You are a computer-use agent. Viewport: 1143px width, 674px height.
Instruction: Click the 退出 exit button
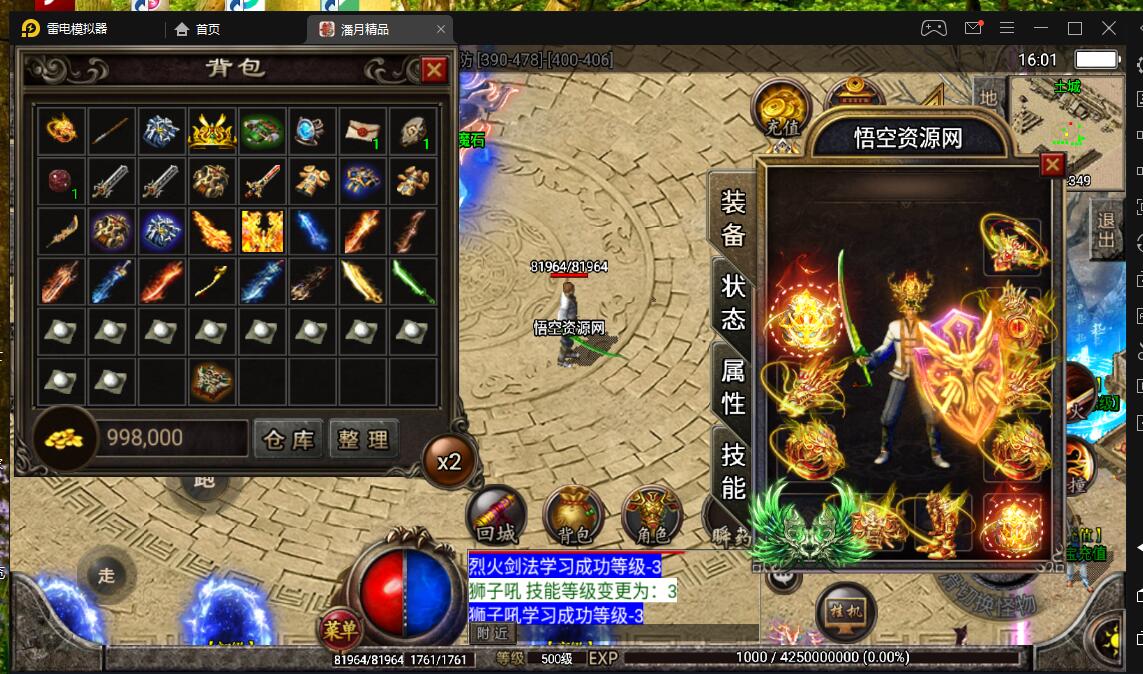tap(1106, 230)
